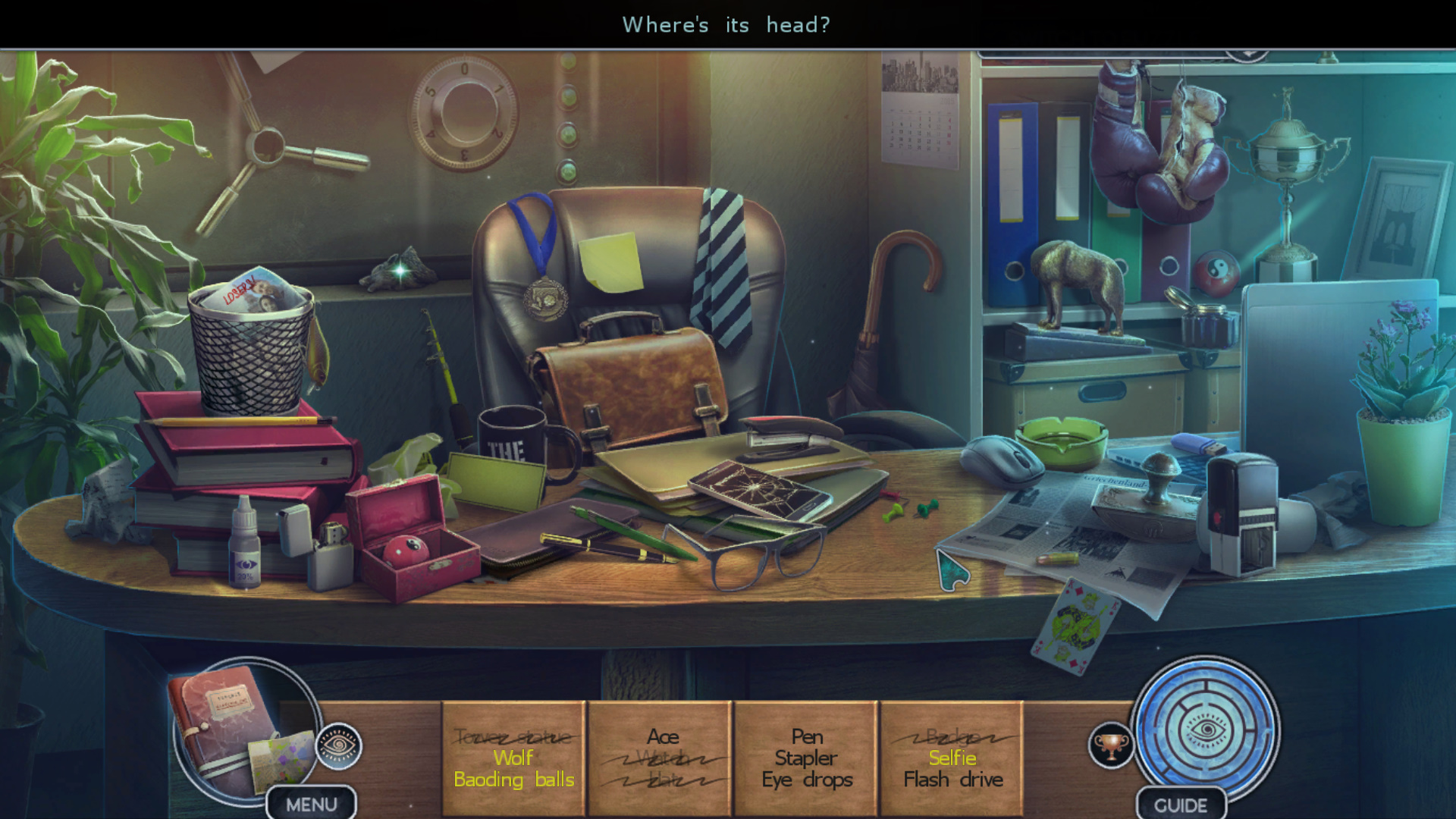The height and width of the screenshot is (819, 1456).
Task: Open the MENU button
Action: point(311,804)
